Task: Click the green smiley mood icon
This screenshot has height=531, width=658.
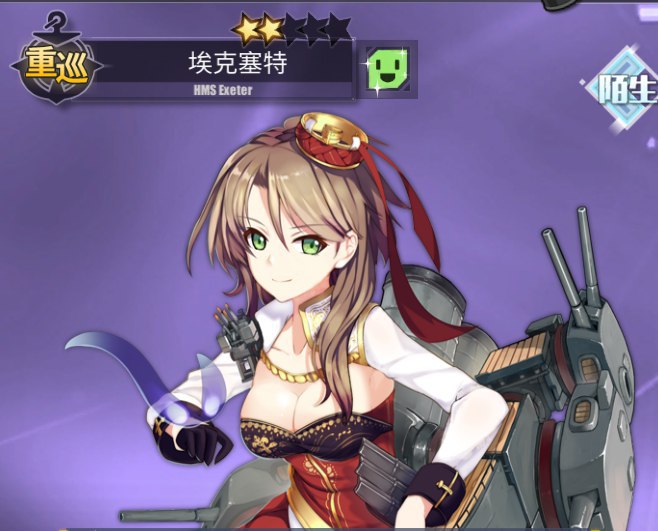Action: [386, 70]
